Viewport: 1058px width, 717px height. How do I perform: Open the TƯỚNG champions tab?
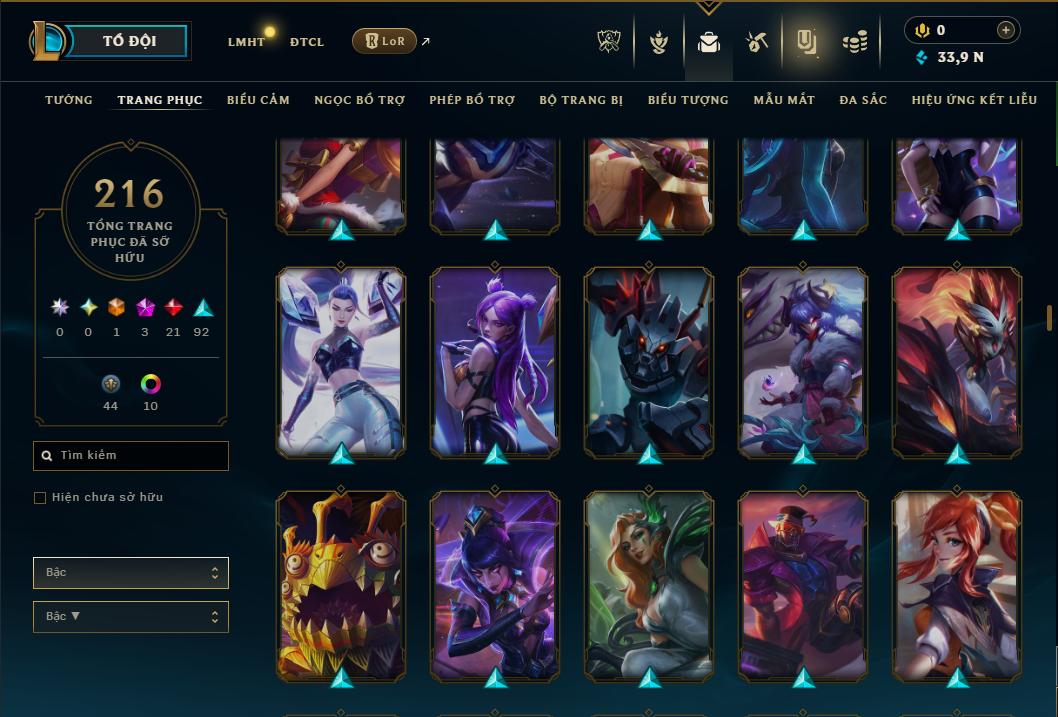point(69,100)
